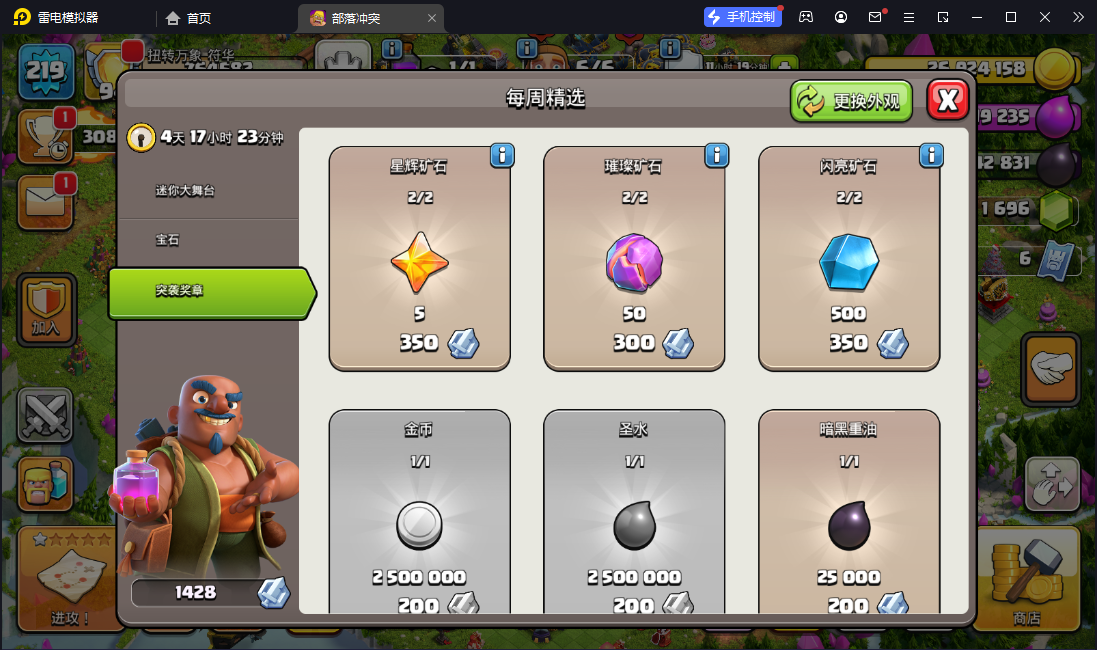Open the info icon on 璀璨矿石
This screenshot has width=1097, height=650.
(717, 155)
